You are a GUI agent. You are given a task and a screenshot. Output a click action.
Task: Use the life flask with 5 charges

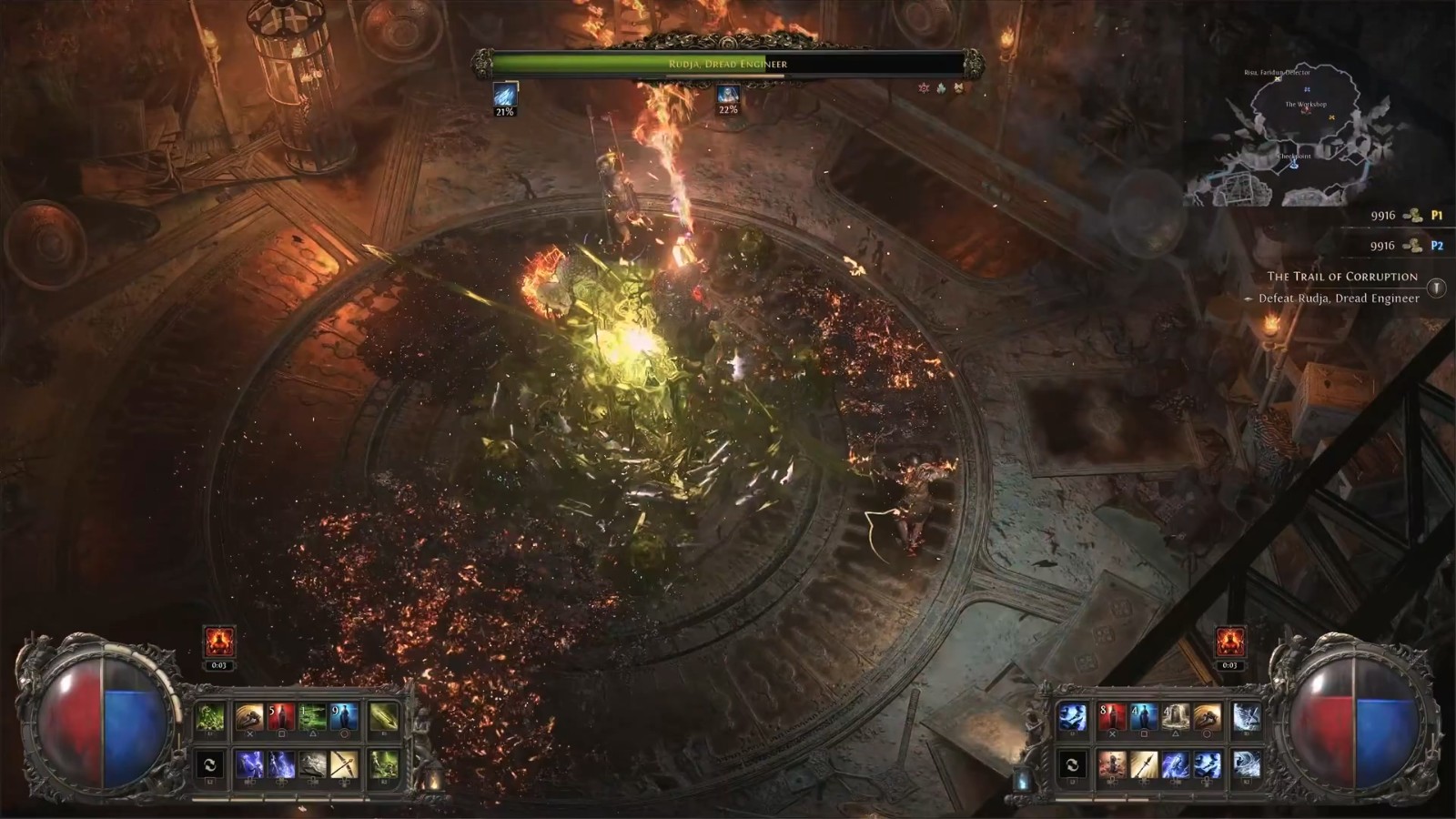point(280,718)
